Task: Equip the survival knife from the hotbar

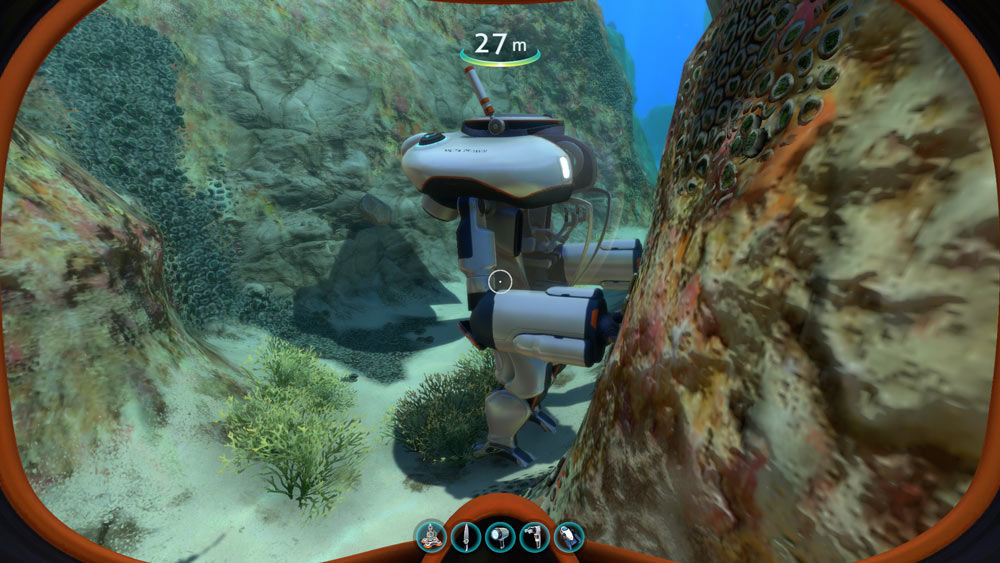Action: pos(465,537)
